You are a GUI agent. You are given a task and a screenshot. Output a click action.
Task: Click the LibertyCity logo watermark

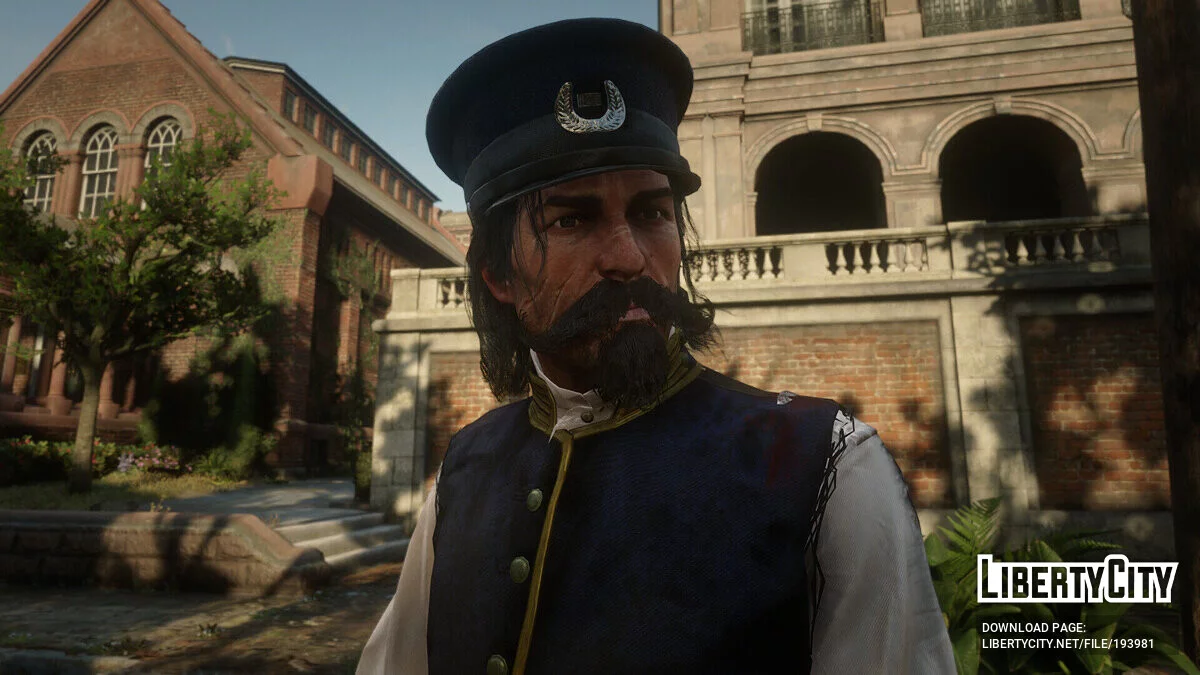tap(1077, 580)
